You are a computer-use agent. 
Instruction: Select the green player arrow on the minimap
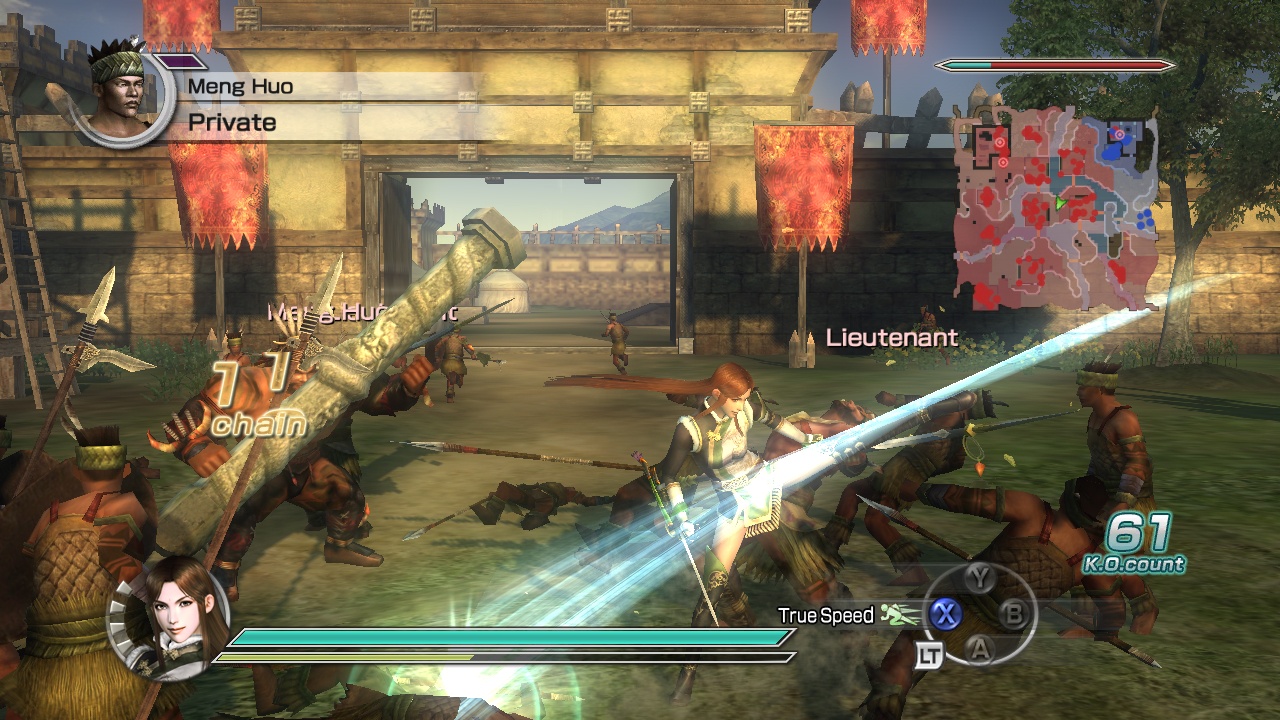pos(1060,202)
